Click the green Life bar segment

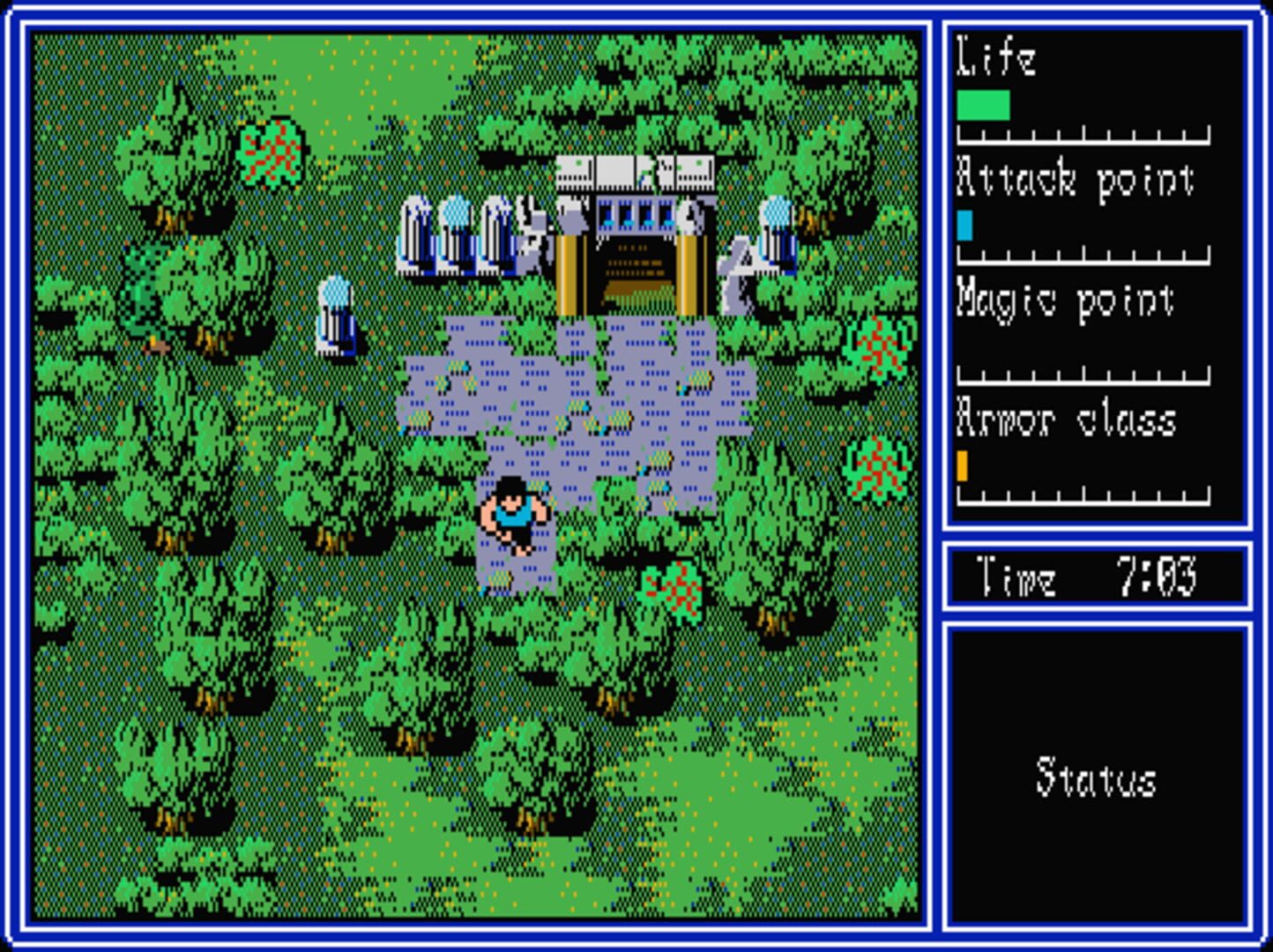[x=983, y=106]
